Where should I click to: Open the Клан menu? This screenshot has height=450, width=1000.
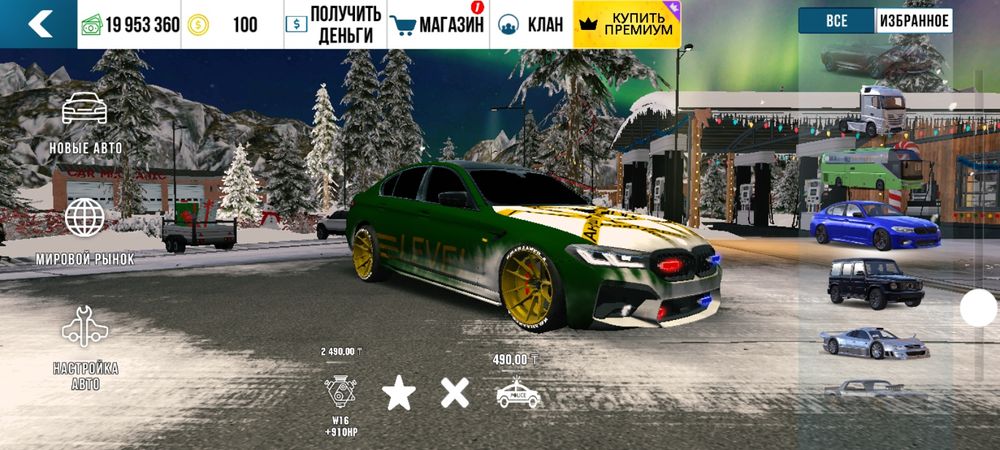tap(531, 24)
